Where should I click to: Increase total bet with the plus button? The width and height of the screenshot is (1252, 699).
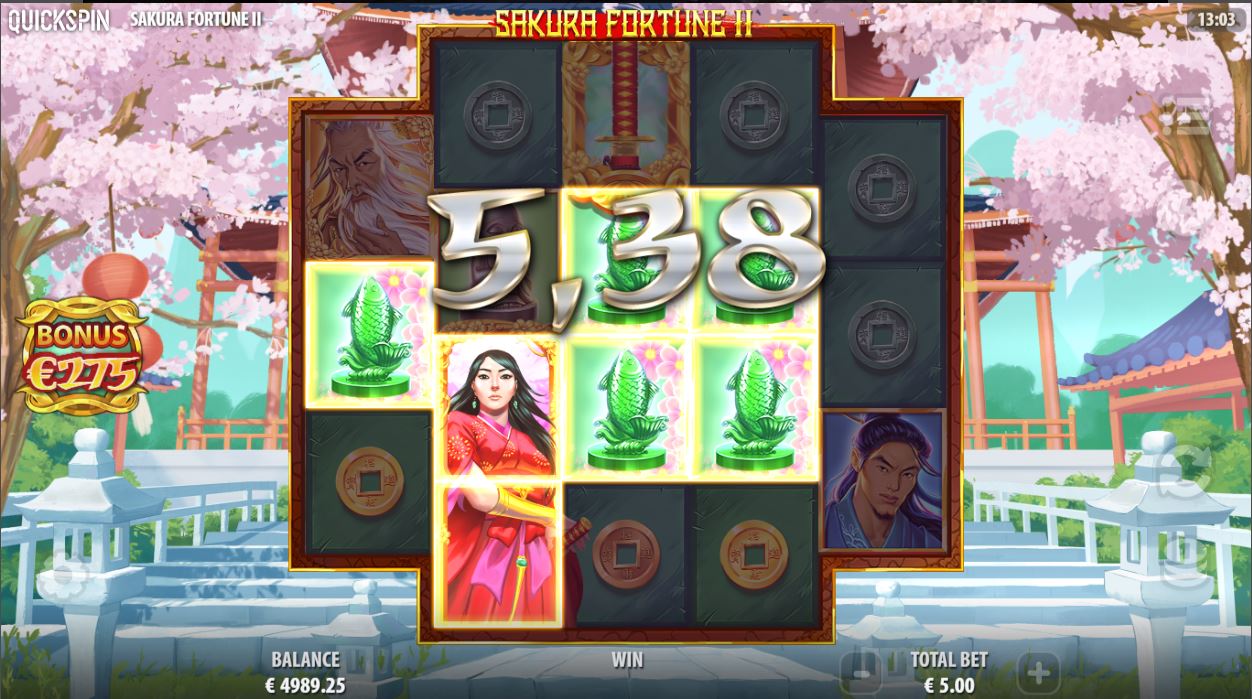tap(1038, 669)
